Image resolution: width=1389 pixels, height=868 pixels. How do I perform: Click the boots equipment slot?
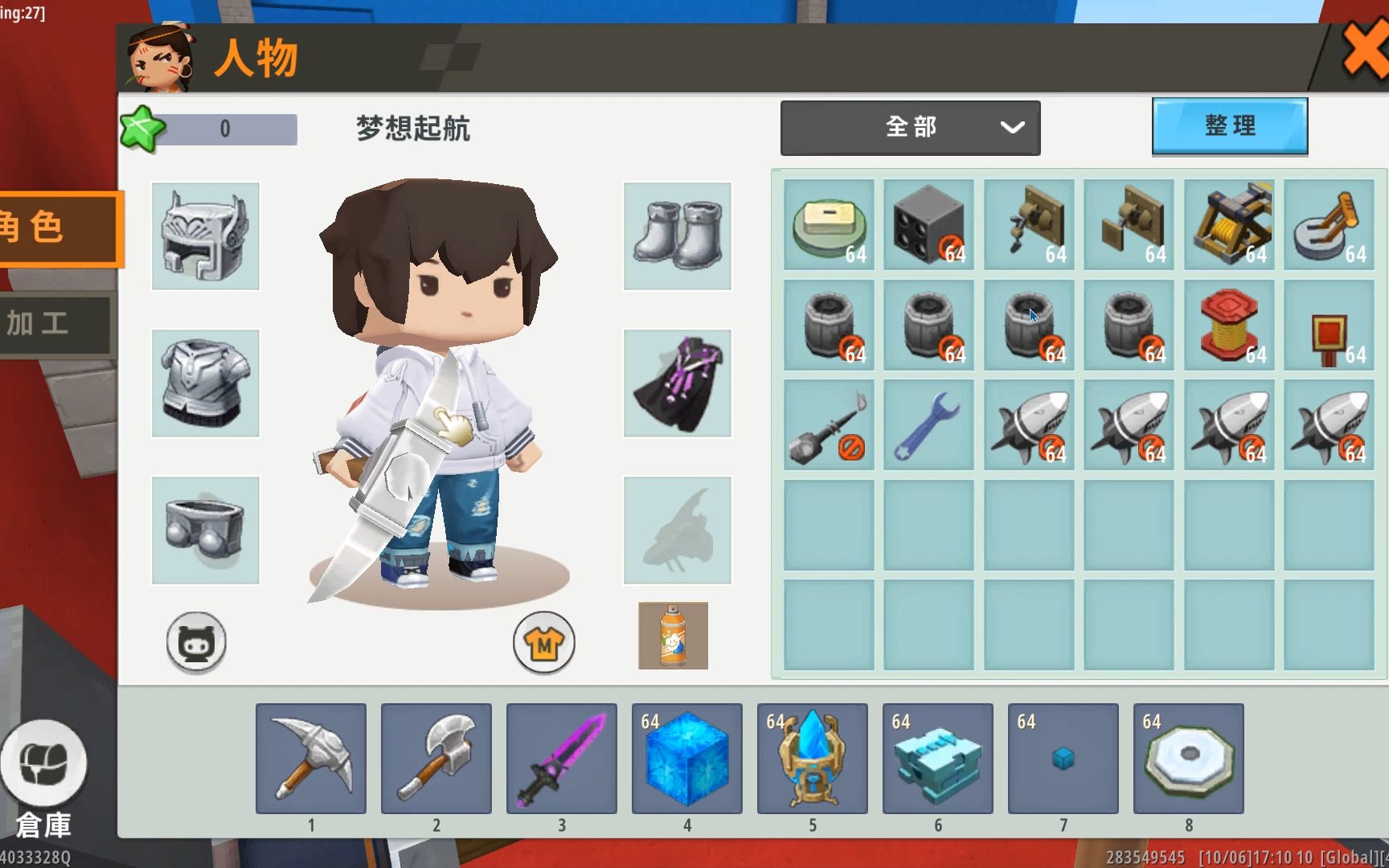676,235
